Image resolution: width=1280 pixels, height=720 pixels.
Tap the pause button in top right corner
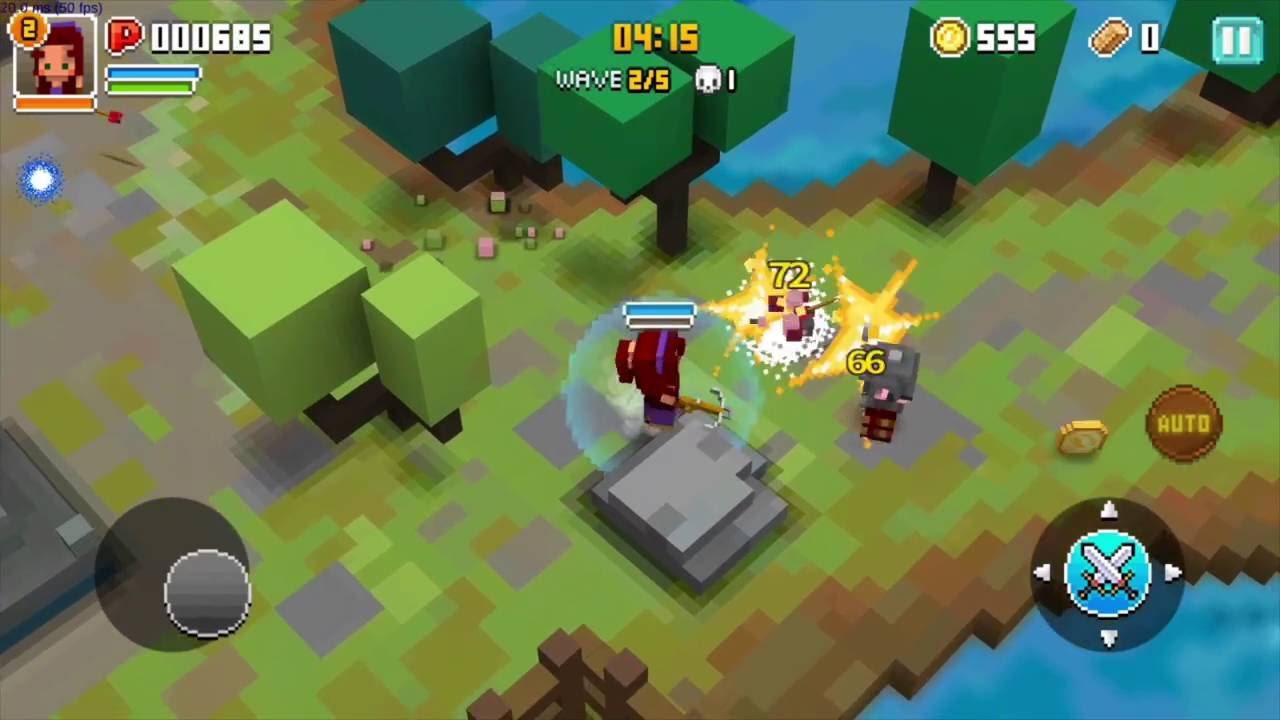[1237, 40]
